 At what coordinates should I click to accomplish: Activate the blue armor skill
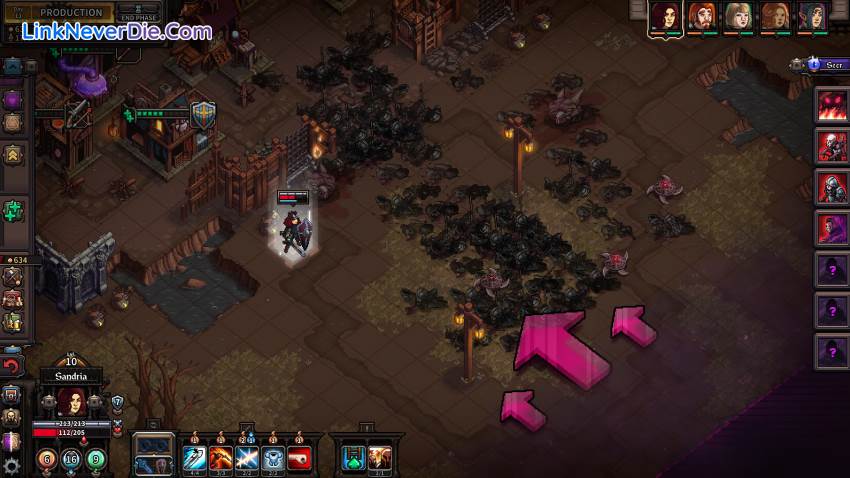(273, 459)
